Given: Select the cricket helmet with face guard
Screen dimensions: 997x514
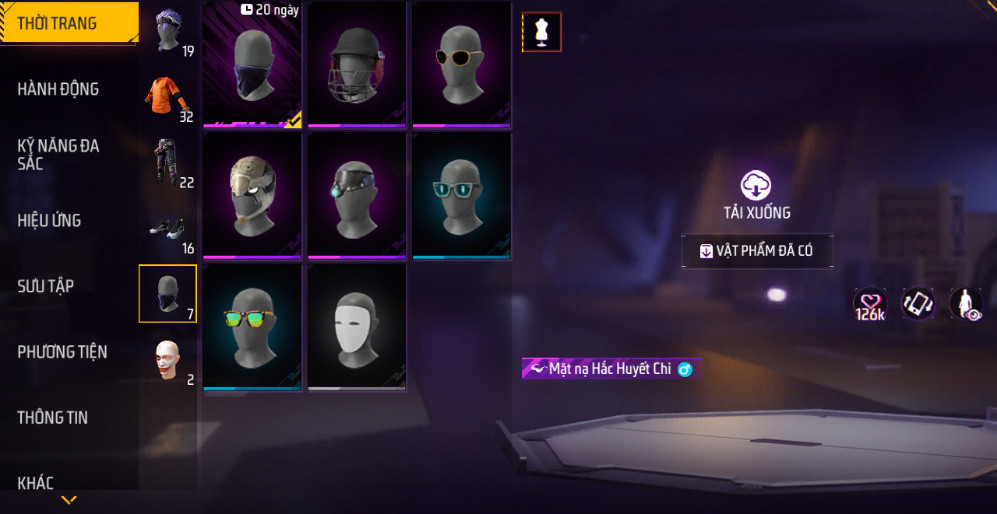Looking at the screenshot, I should tap(357, 65).
